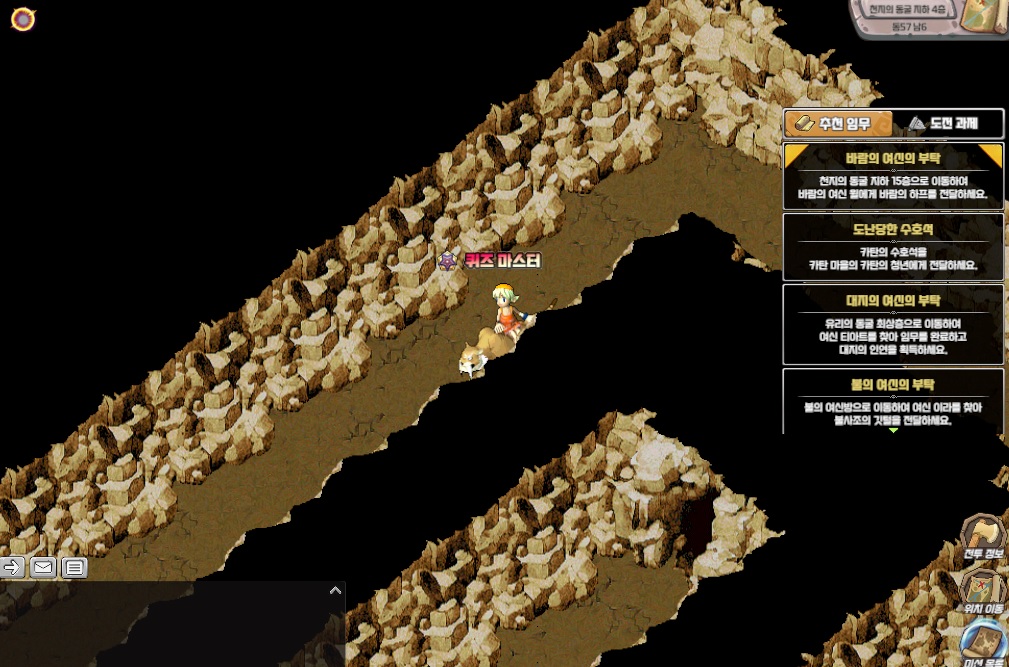Open the mail envelope button

[43, 568]
